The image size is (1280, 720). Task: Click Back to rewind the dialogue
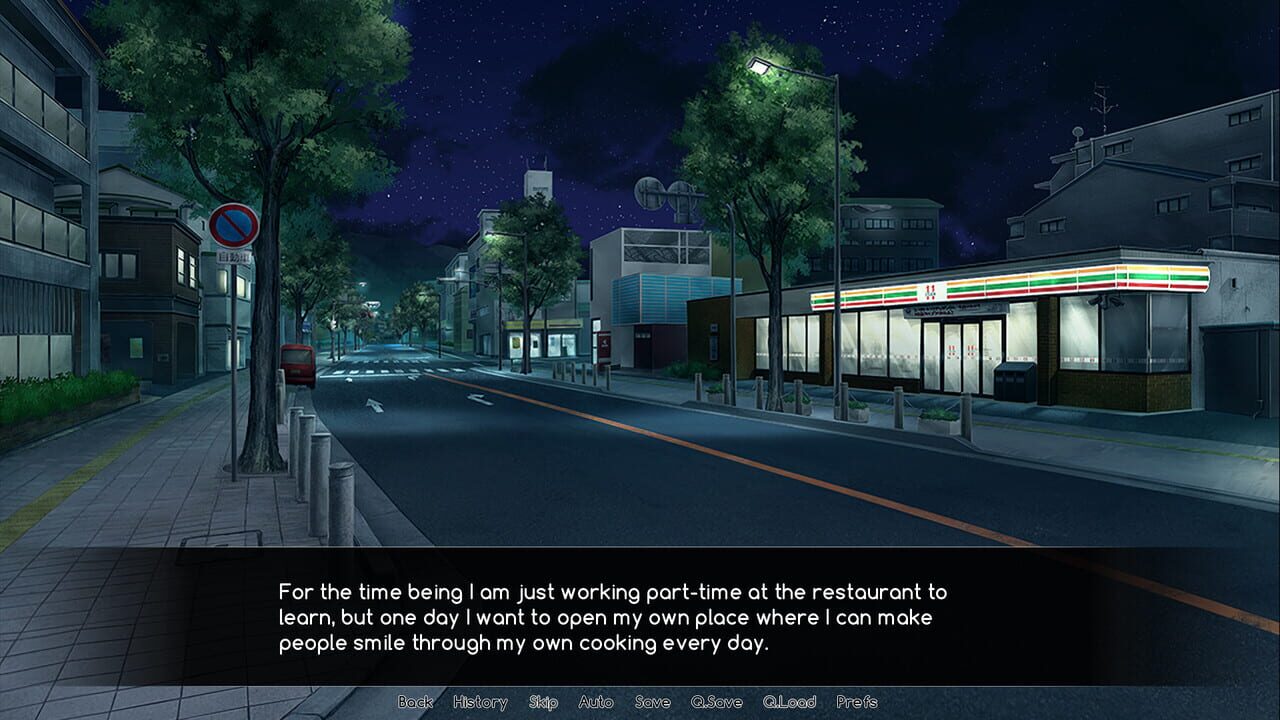point(416,703)
